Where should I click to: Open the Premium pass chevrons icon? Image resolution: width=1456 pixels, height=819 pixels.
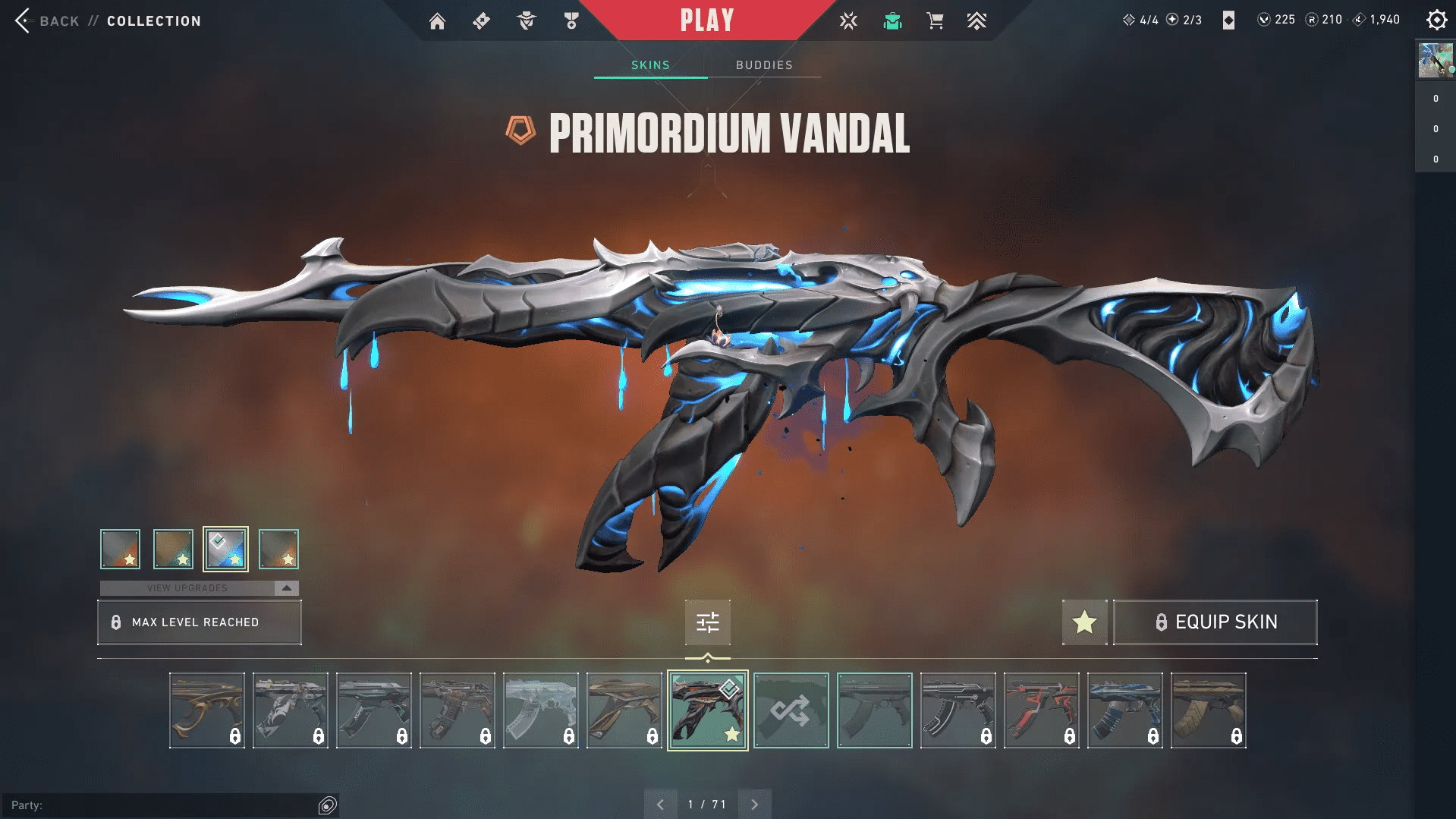pyautogui.click(x=977, y=20)
